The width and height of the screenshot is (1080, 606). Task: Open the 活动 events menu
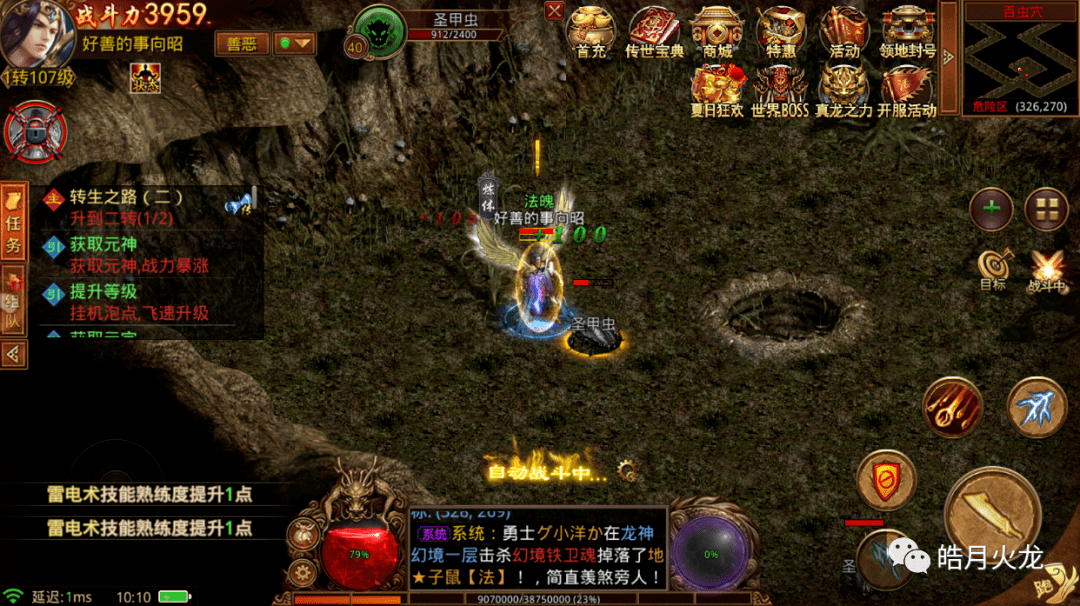pos(844,30)
